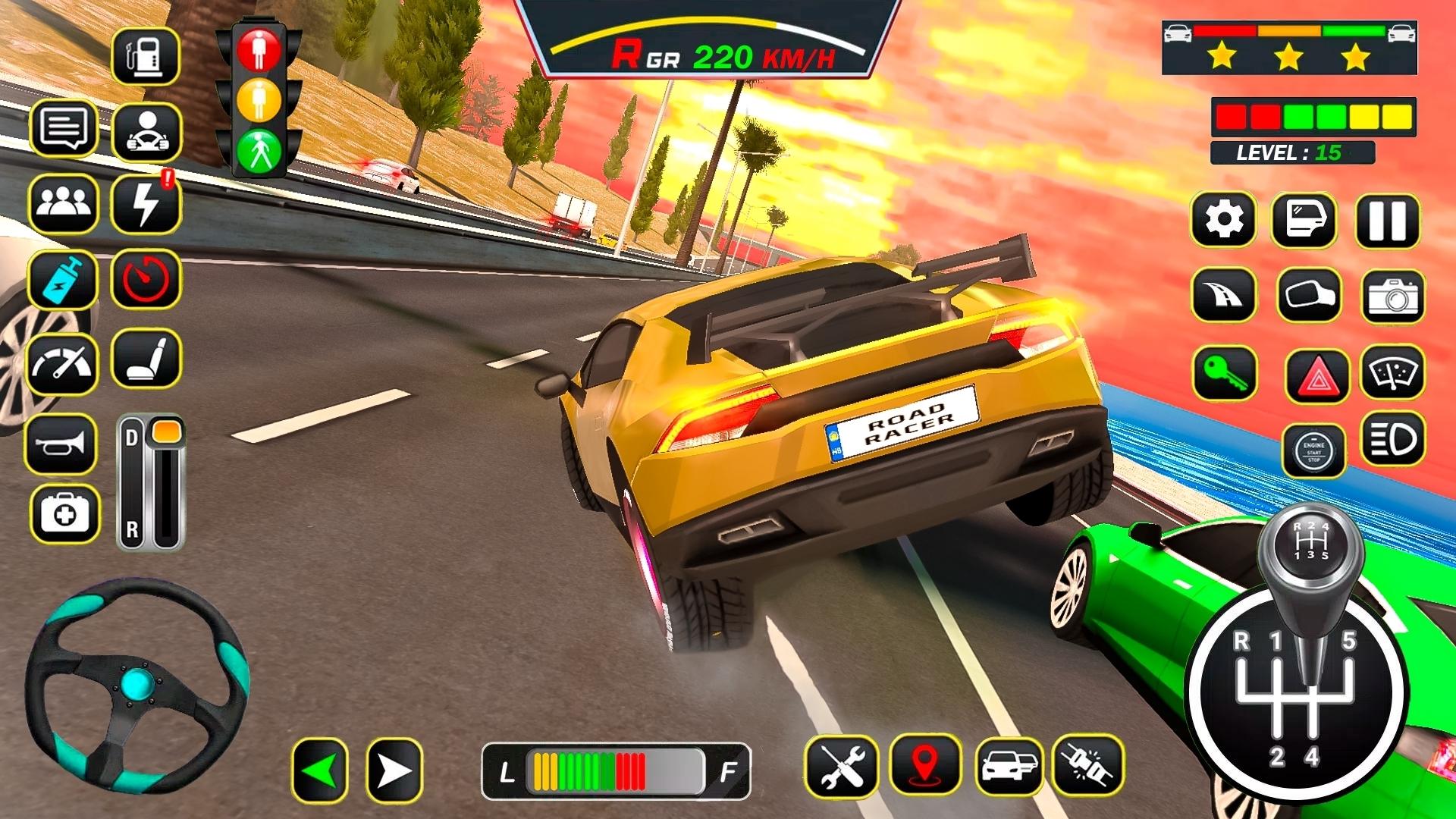This screenshot has height=819, width=1456.
Task: Open the chat message button
Action: [x=64, y=129]
